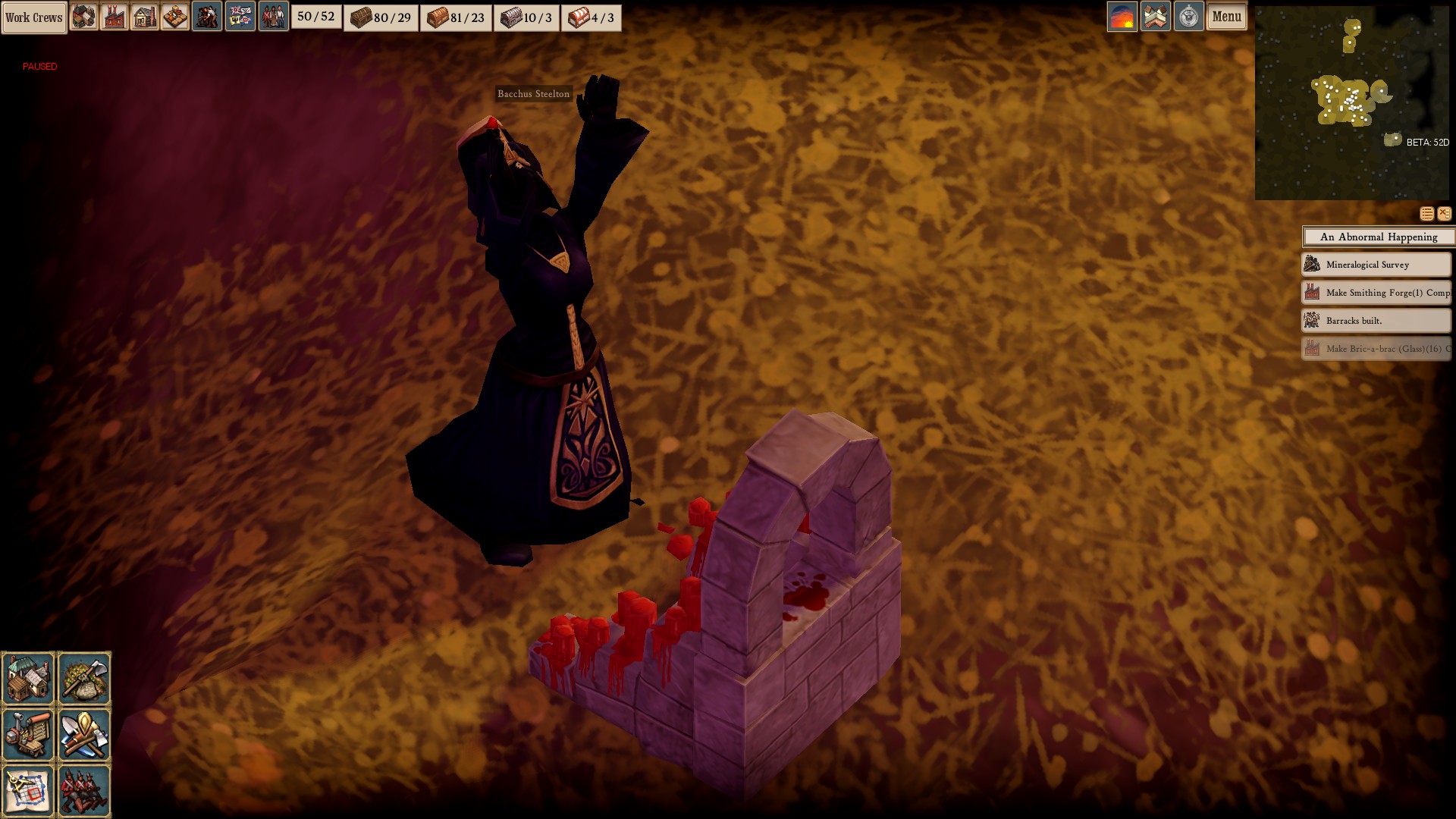Select the Mineralogical Survey notification
This screenshot has height=819, width=1456.
(x=1376, y=265)
